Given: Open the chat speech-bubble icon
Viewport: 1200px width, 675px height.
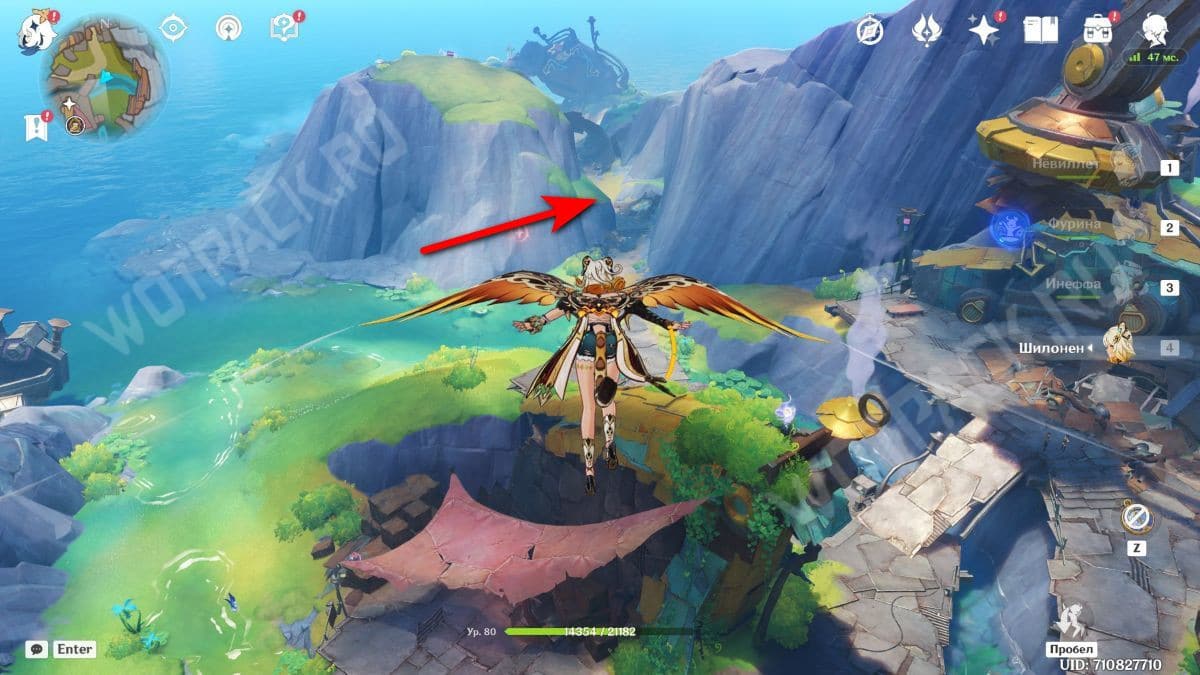Looking at the screenshot, I should tap(37, 649).
